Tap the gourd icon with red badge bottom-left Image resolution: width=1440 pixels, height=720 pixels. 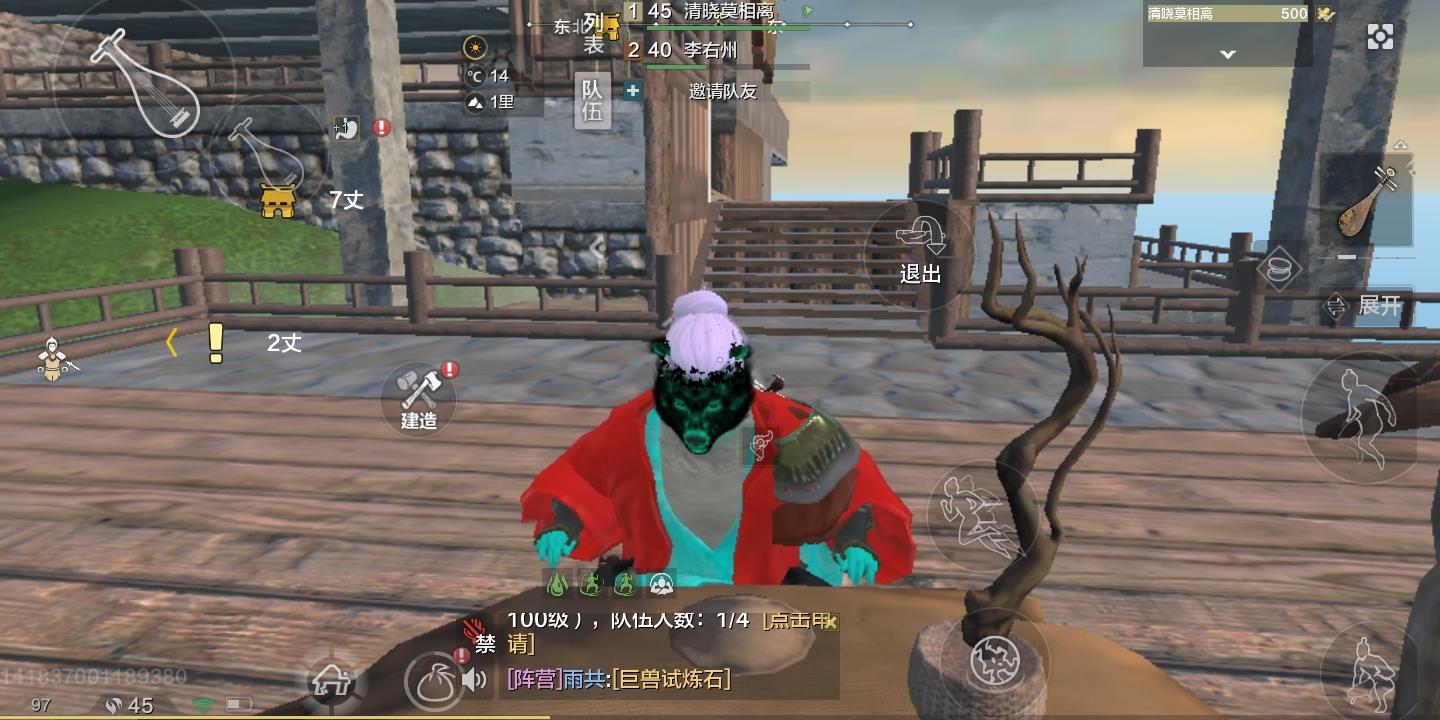click(x=435, y=679)
